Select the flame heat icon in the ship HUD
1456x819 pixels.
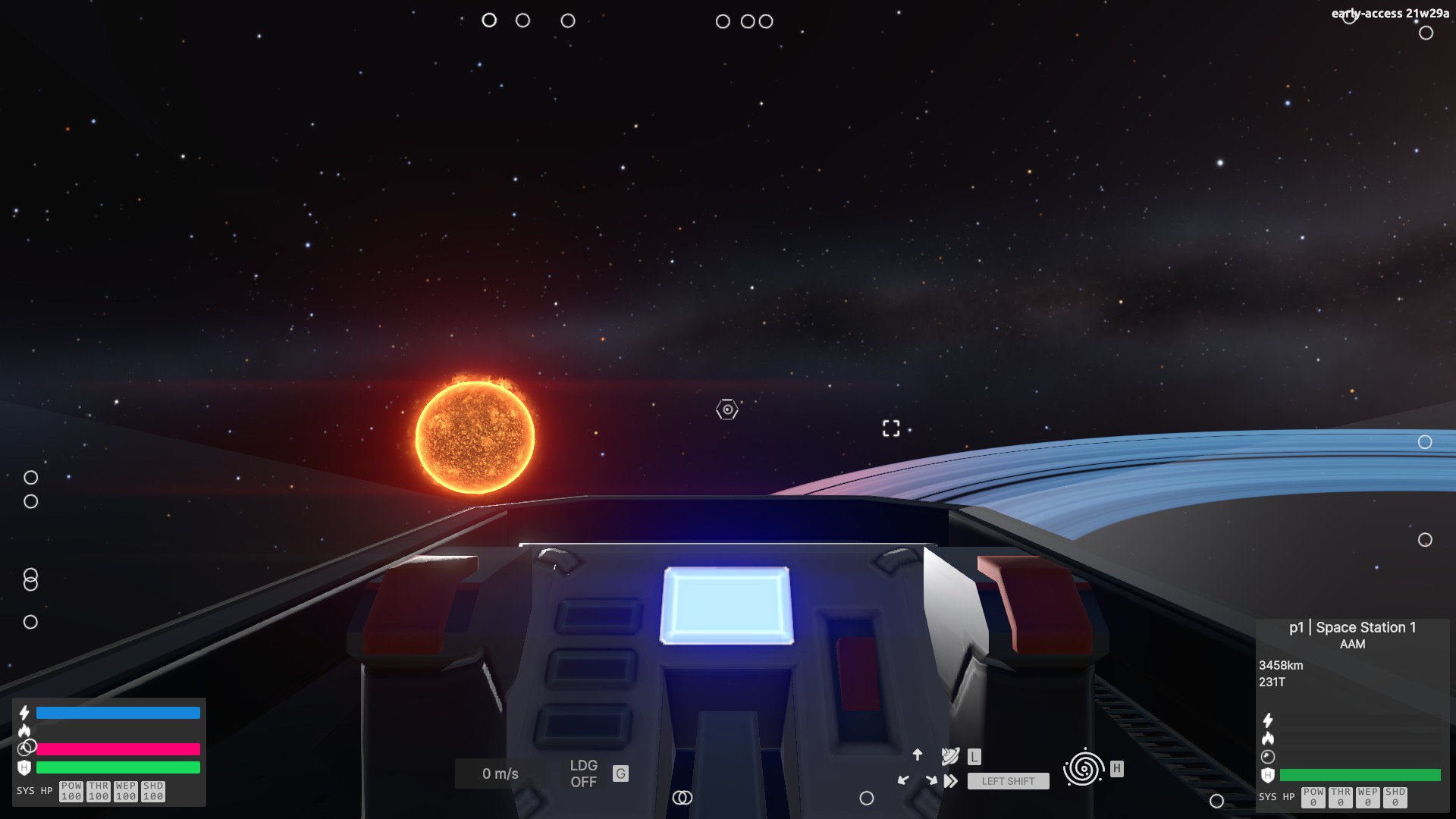(x=24, y=731)
